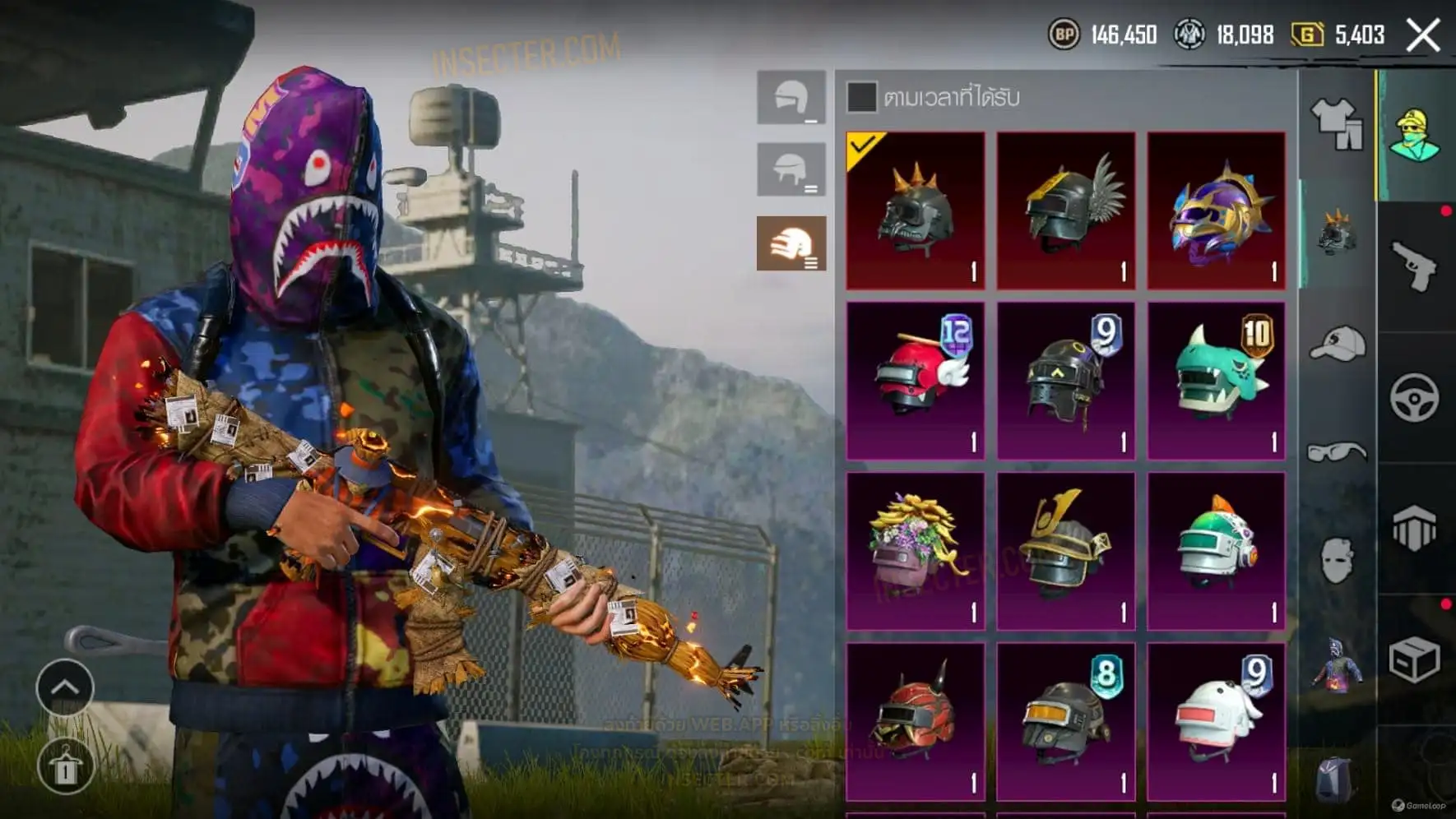
Task: Open the vehicle skins tab
Action: pos(1415,398)
